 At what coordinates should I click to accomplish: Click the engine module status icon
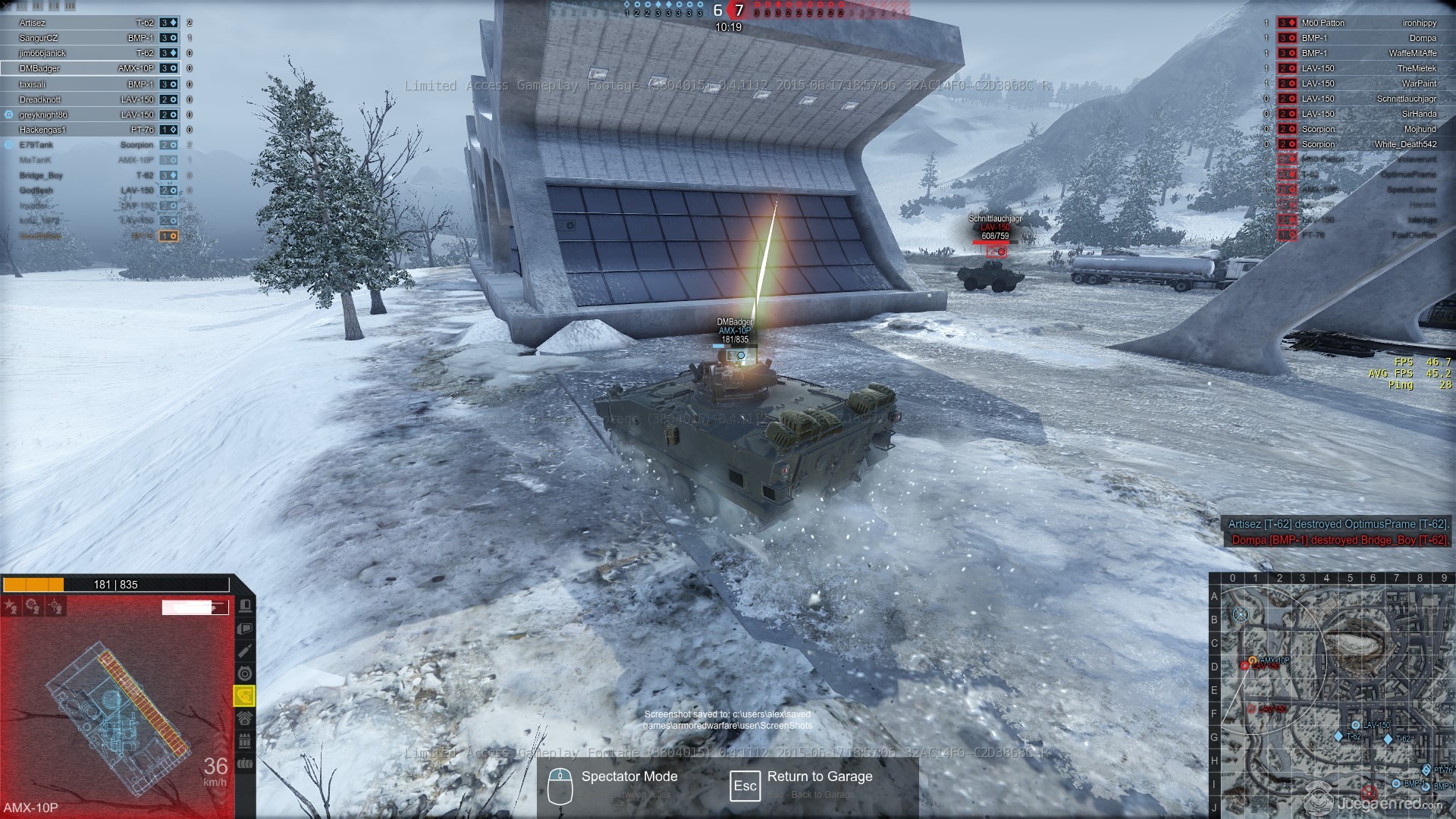coord(244,718)
